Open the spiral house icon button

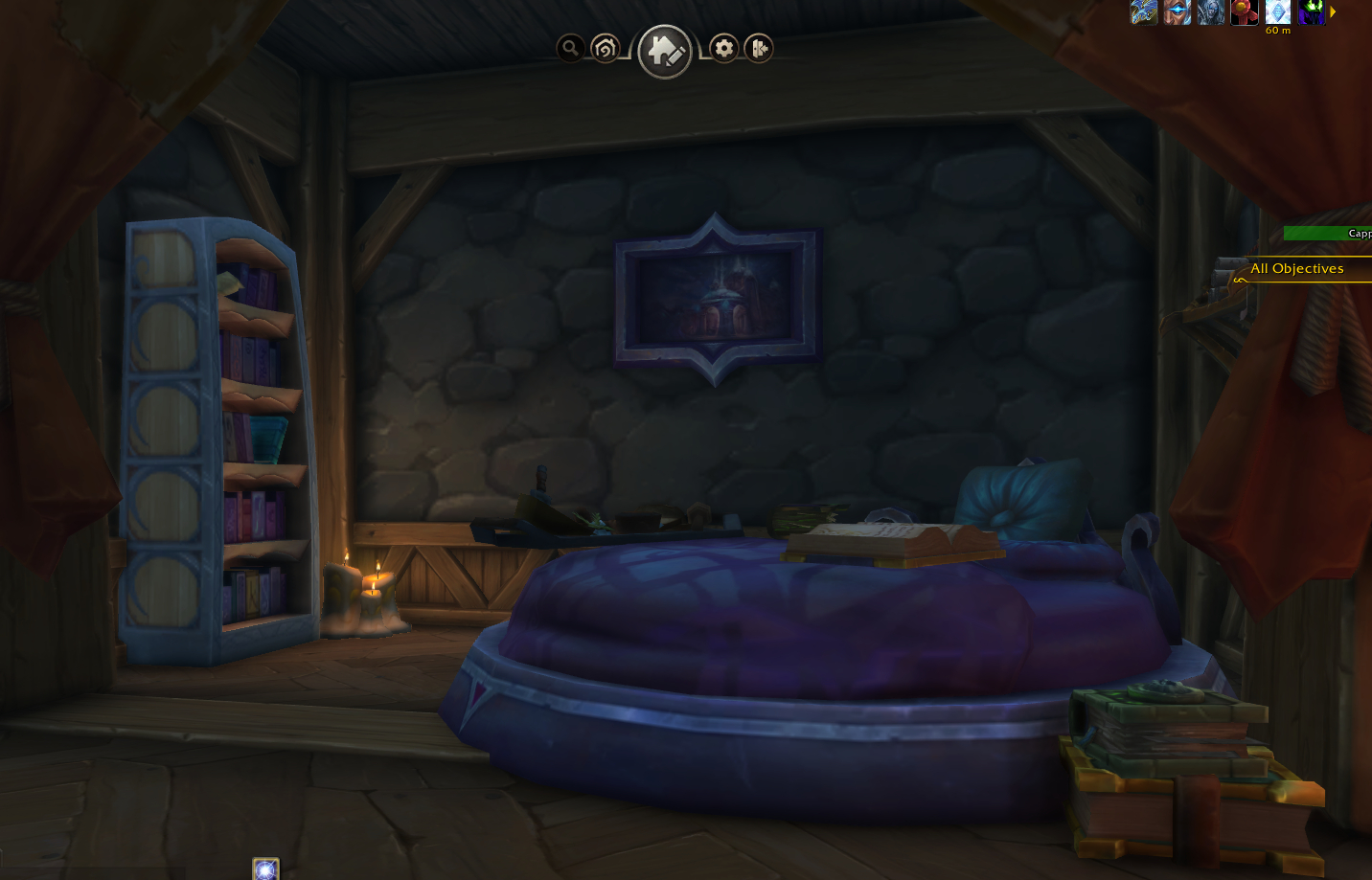point(606,48)
